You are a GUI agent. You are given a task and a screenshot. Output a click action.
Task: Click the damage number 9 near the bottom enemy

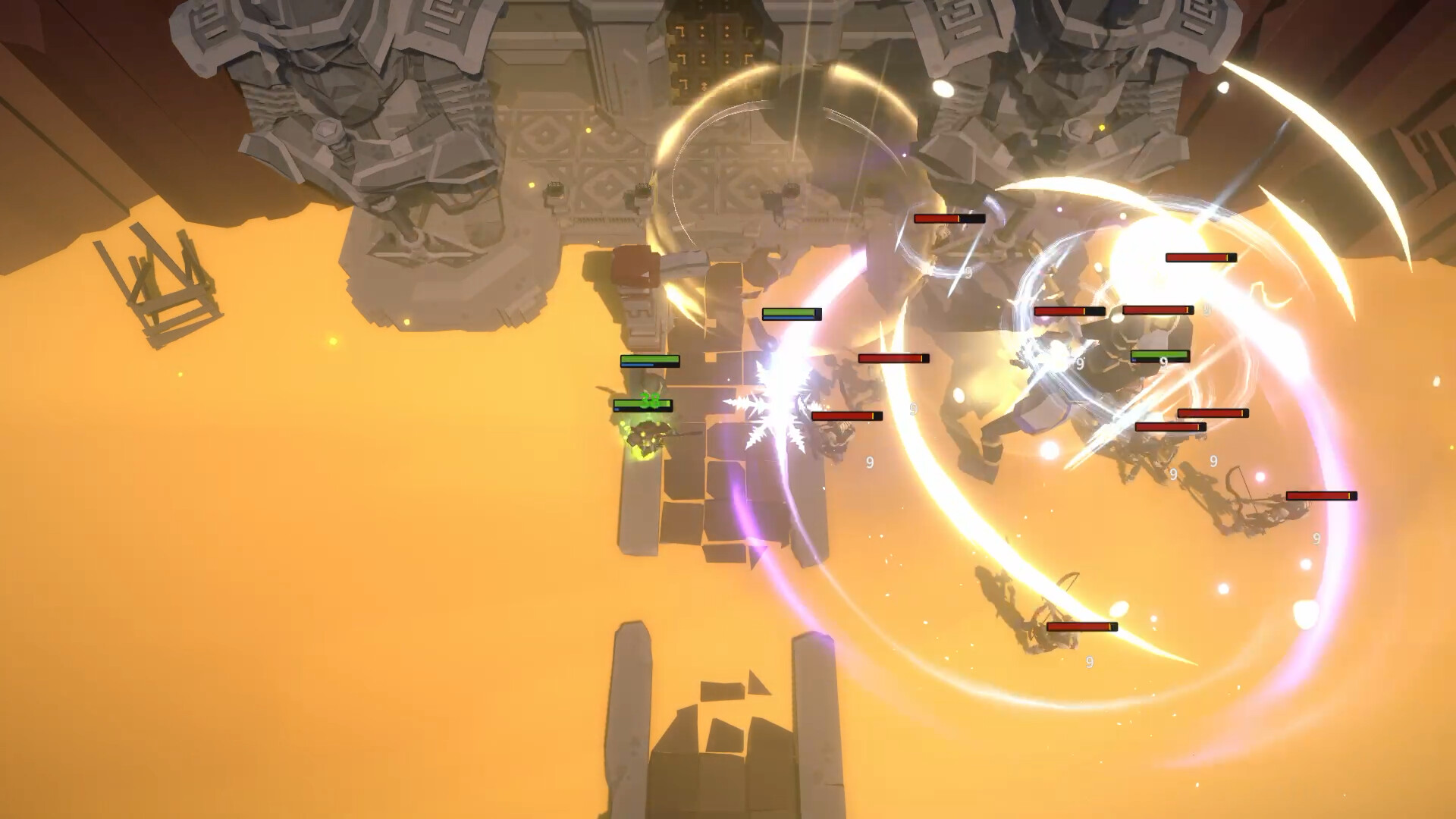(1090, 661)
